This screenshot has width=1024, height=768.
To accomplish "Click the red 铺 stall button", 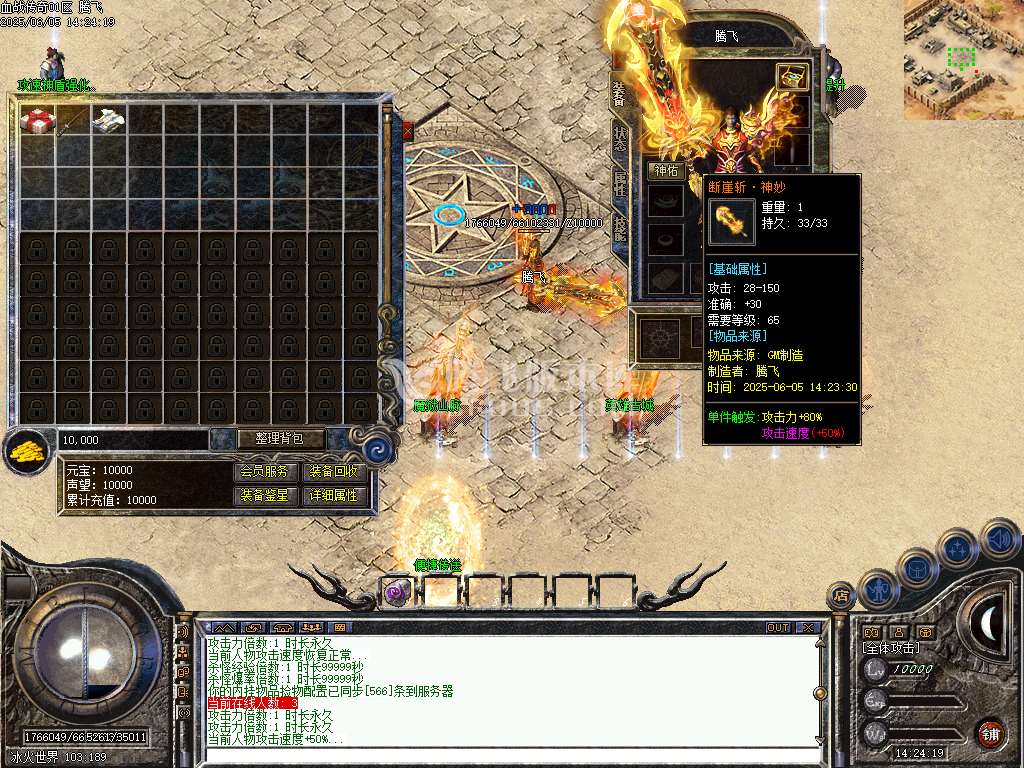I will [x=991, y=733].
